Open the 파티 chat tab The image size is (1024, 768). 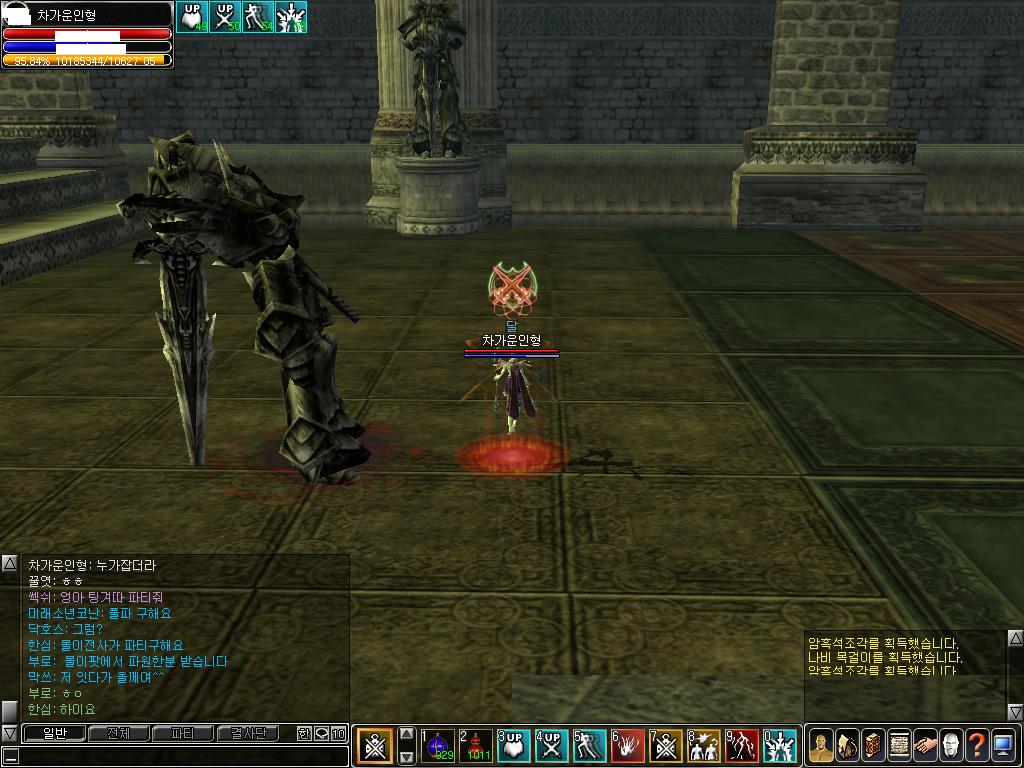pos(182,734)
